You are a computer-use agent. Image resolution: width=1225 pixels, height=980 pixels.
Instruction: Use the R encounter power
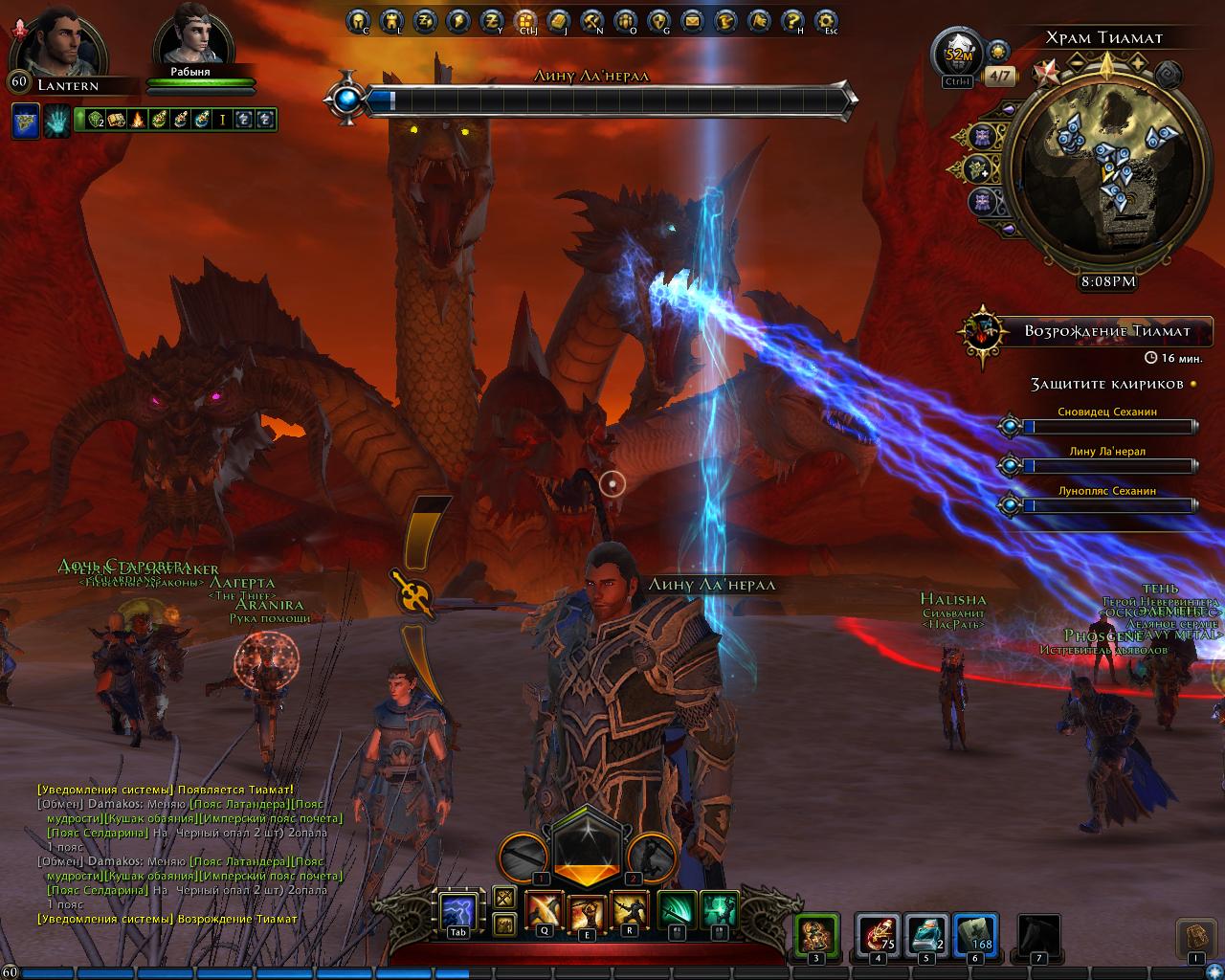tap(630, 911)
